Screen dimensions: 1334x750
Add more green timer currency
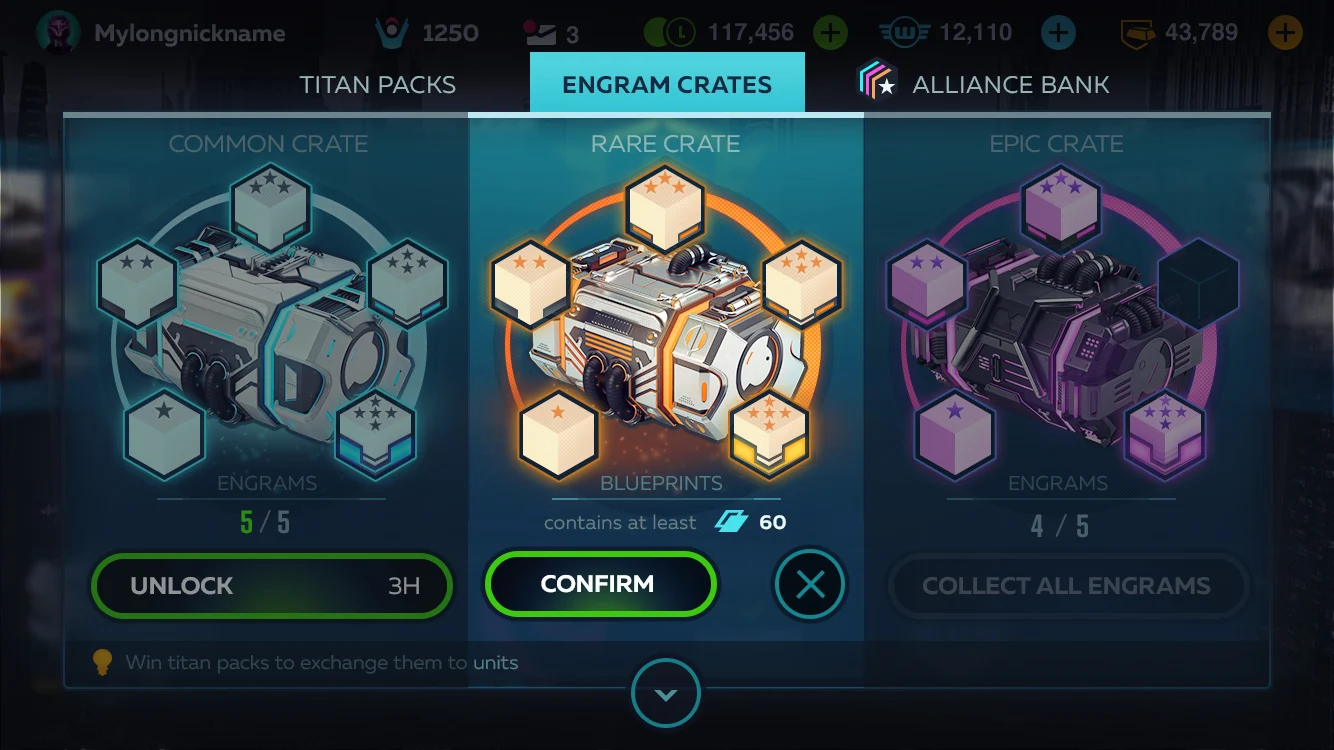pyautogui.click(x=830, y=33)
